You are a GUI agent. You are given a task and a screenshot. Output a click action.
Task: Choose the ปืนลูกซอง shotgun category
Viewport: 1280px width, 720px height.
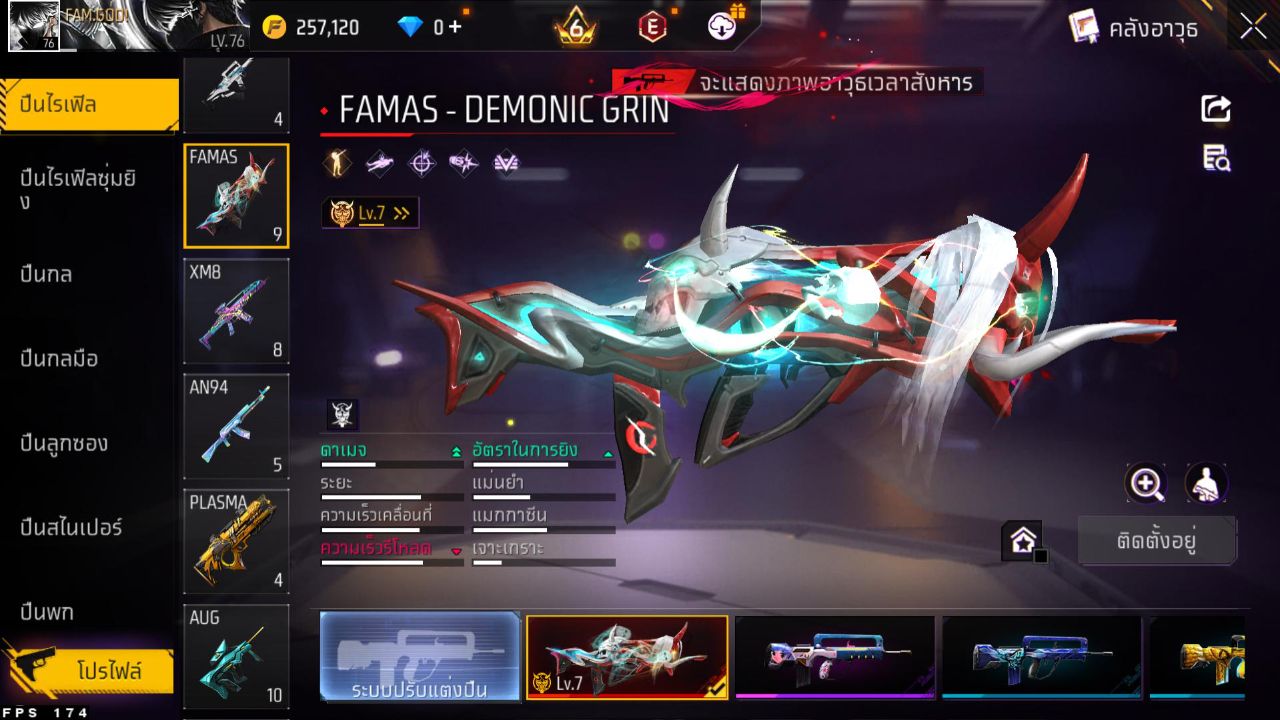tap(64, 443)
